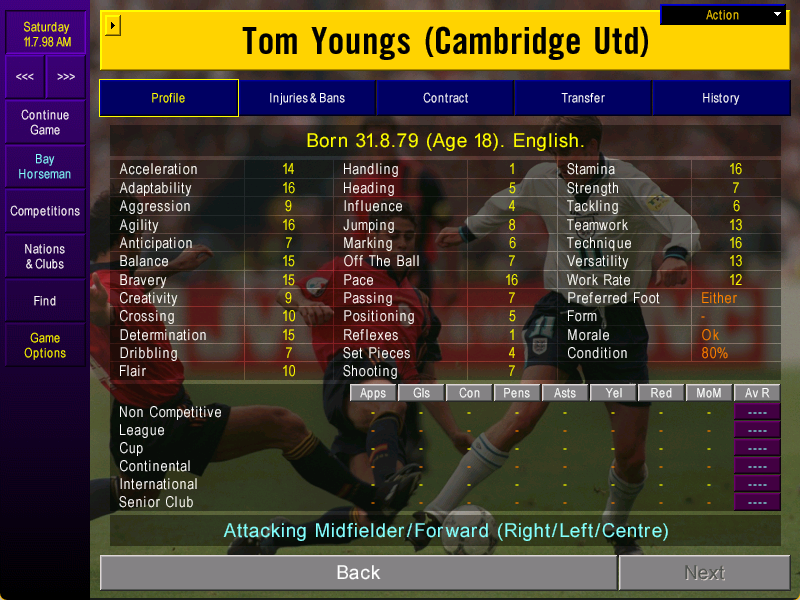Go back with the Back button
Screen dimensions: 800x600
[358, 573]
